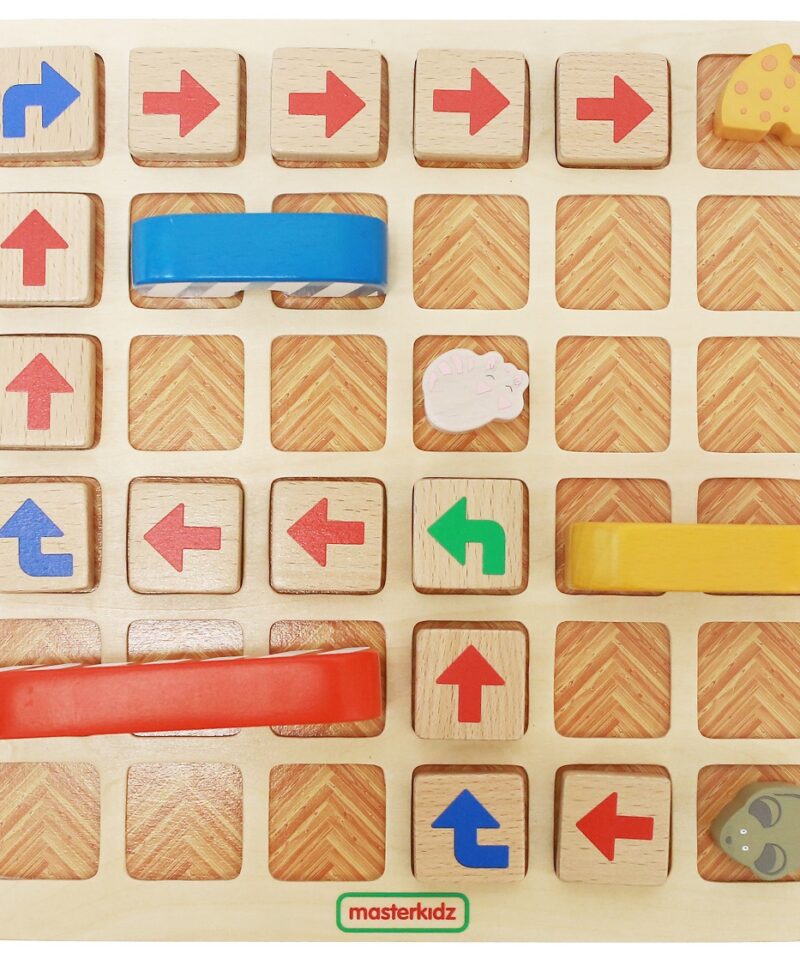This screenshot has width=800, height=960.
Task: Pick the long red wall barrier
Action: [190, 692]
